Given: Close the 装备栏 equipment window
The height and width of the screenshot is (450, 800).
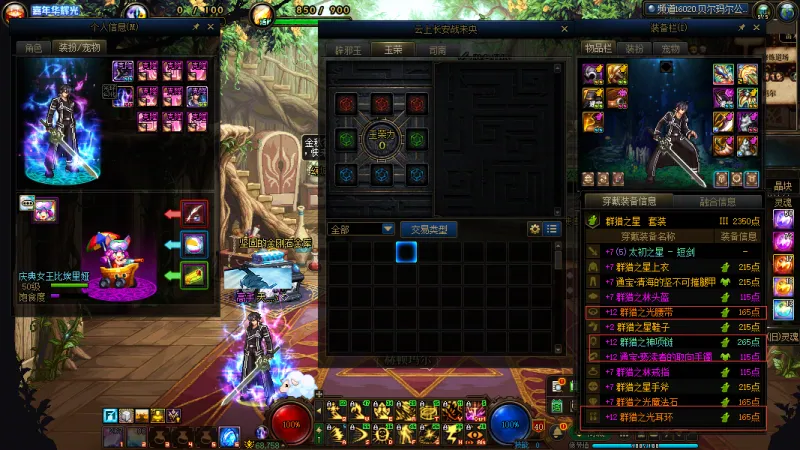Looking at the screenshot, I should tap(757, 28).
